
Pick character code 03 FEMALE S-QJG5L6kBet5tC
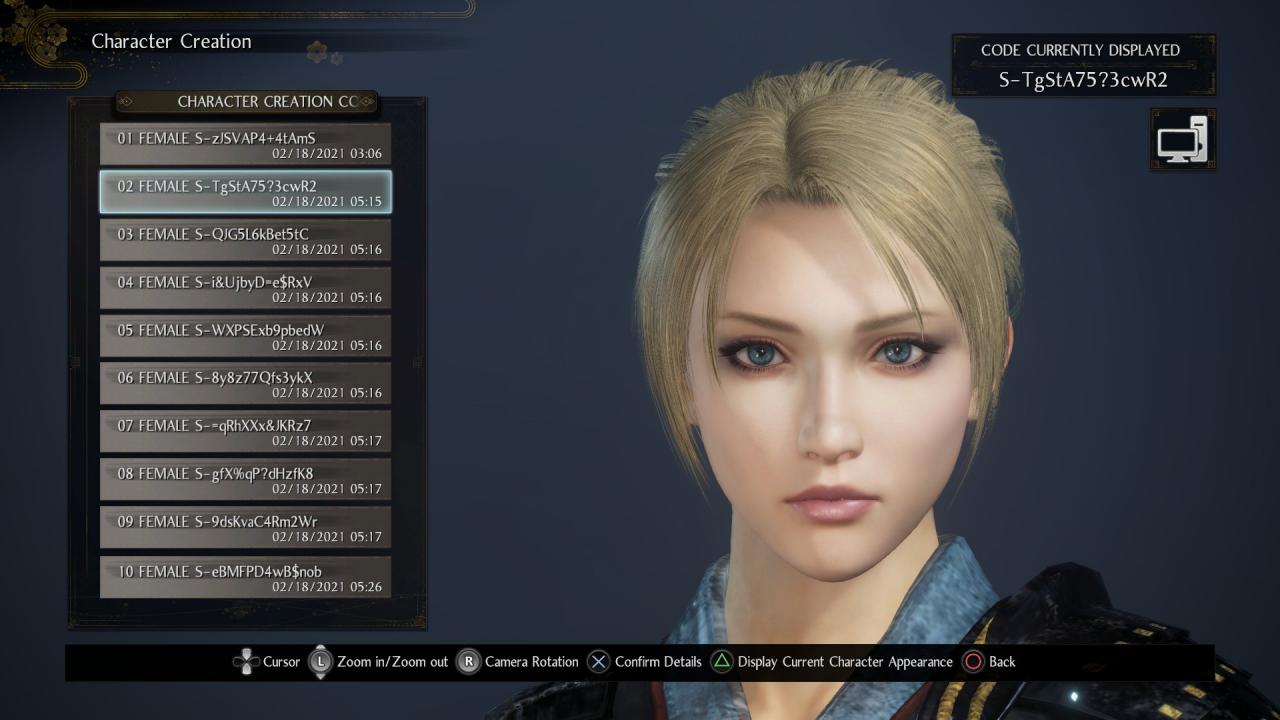[245, 241]
